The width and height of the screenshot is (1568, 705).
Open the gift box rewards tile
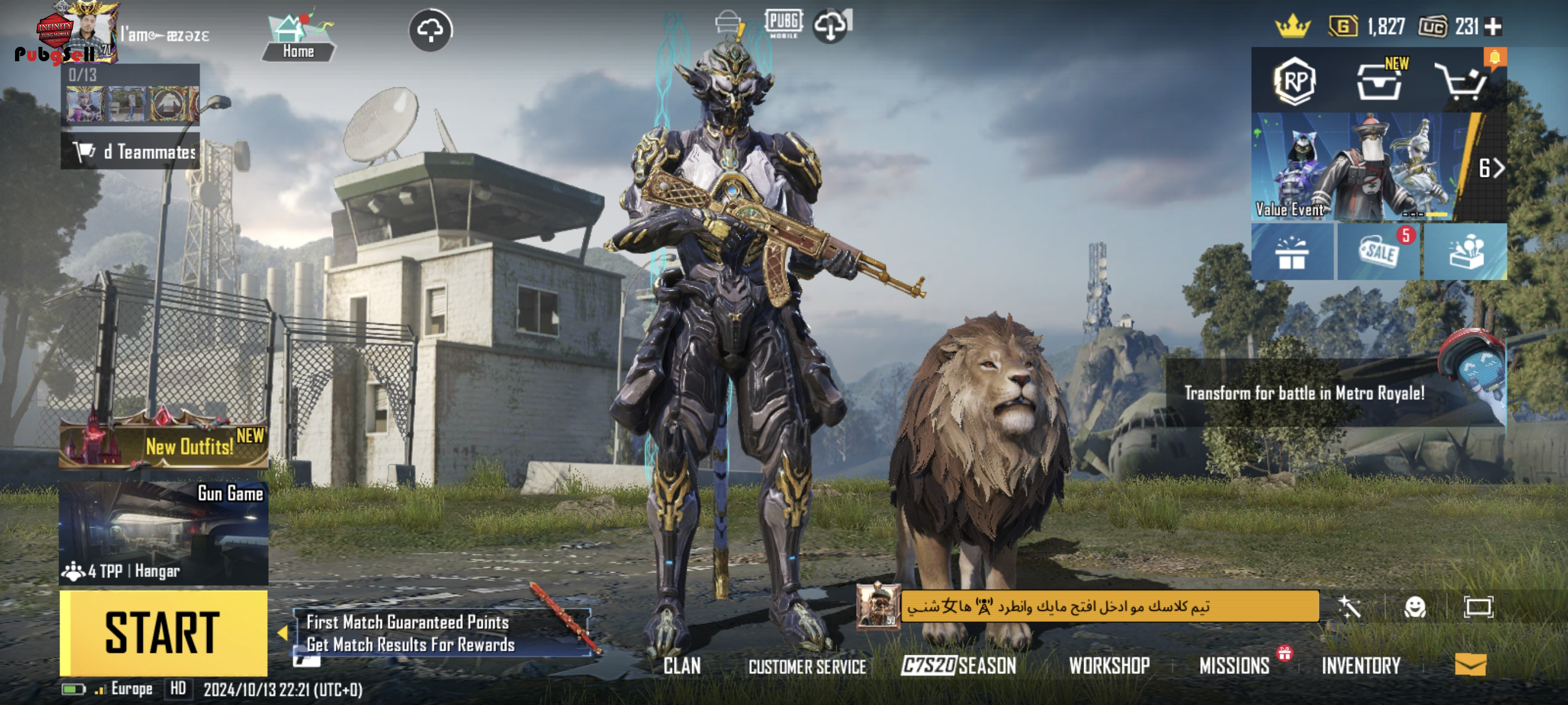[1292, 252]
